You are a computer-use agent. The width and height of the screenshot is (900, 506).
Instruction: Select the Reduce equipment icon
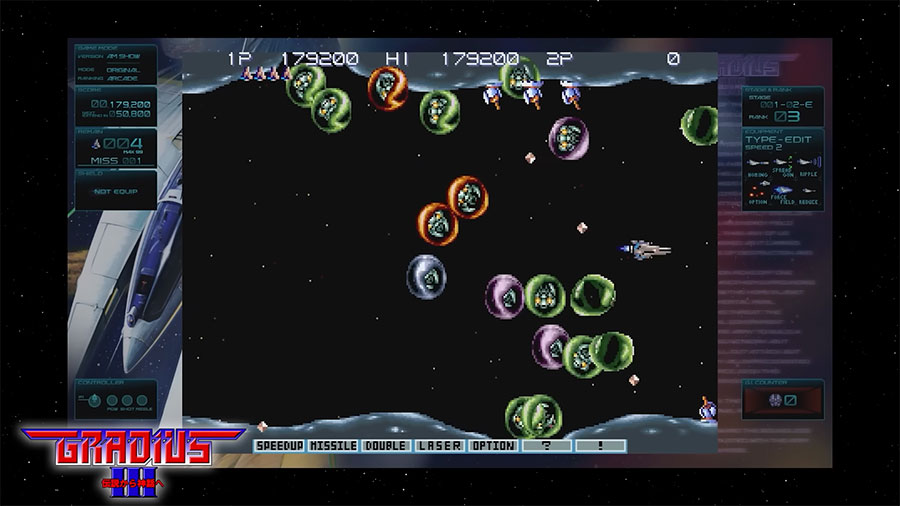pyautogui.click(x=808, y=191)
